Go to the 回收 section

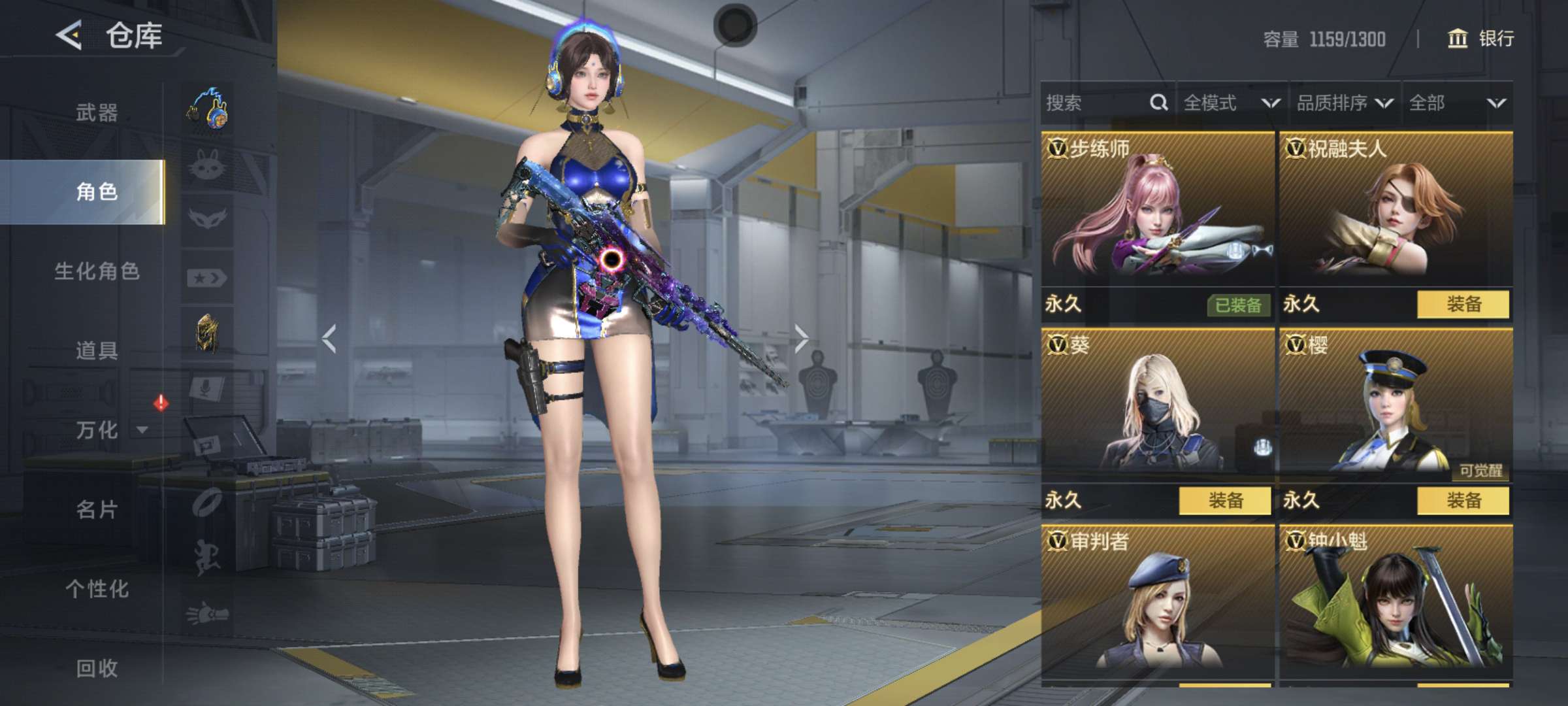[97, 668]
